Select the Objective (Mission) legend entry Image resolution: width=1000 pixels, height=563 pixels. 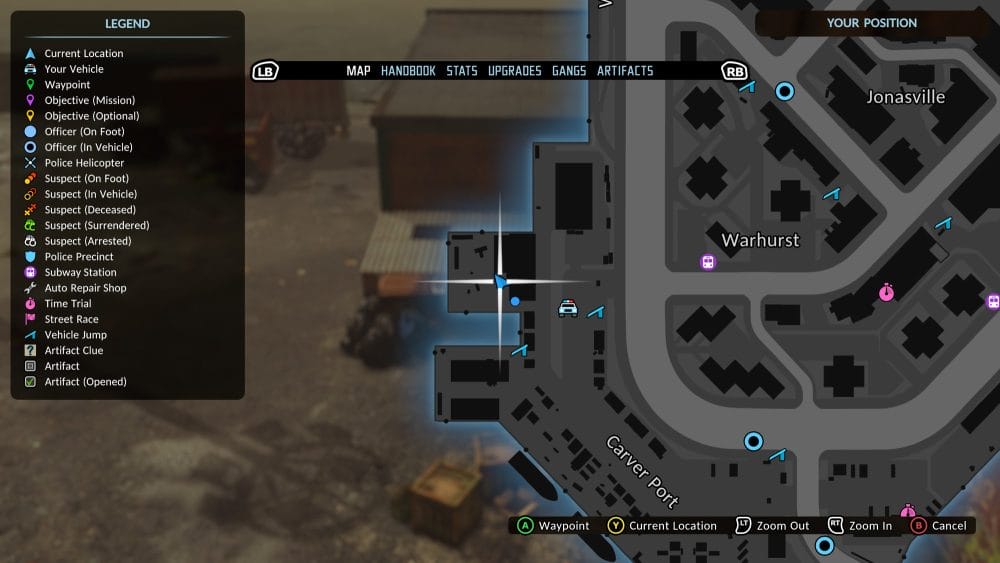tap(89, 100)
